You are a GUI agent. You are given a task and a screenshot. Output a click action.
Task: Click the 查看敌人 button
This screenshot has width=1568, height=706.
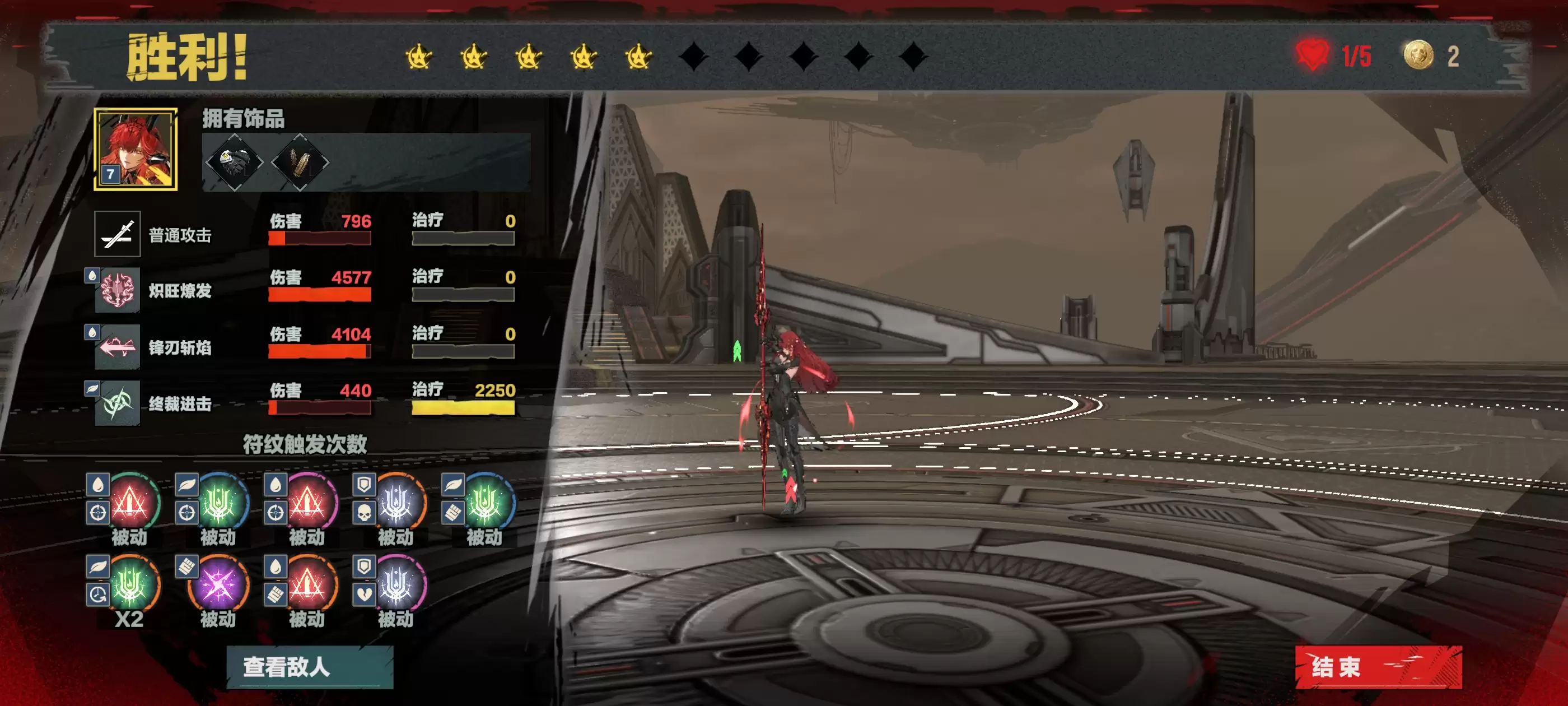coord(309,667)
